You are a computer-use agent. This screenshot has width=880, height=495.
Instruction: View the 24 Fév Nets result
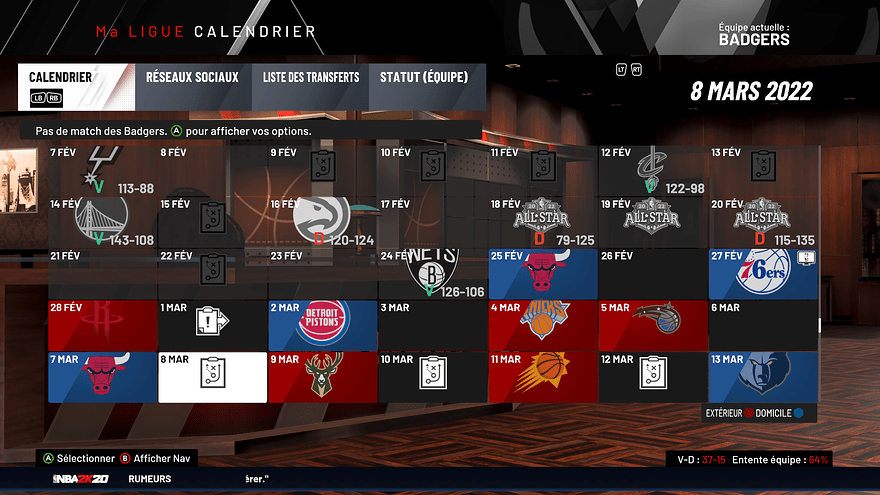pyautogui.click(x=433, y=273)
